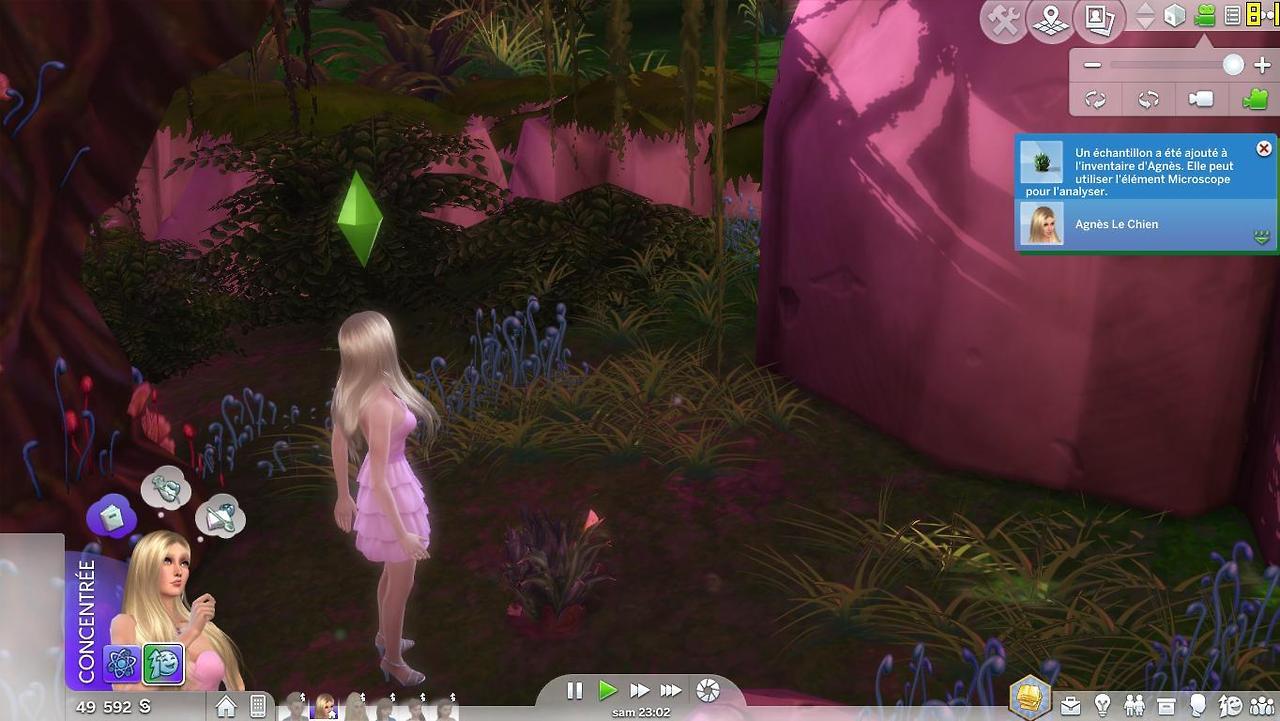
Task: Toggle the walls view cube icon
Action: pyautogui.click(x=1175, y=16)
